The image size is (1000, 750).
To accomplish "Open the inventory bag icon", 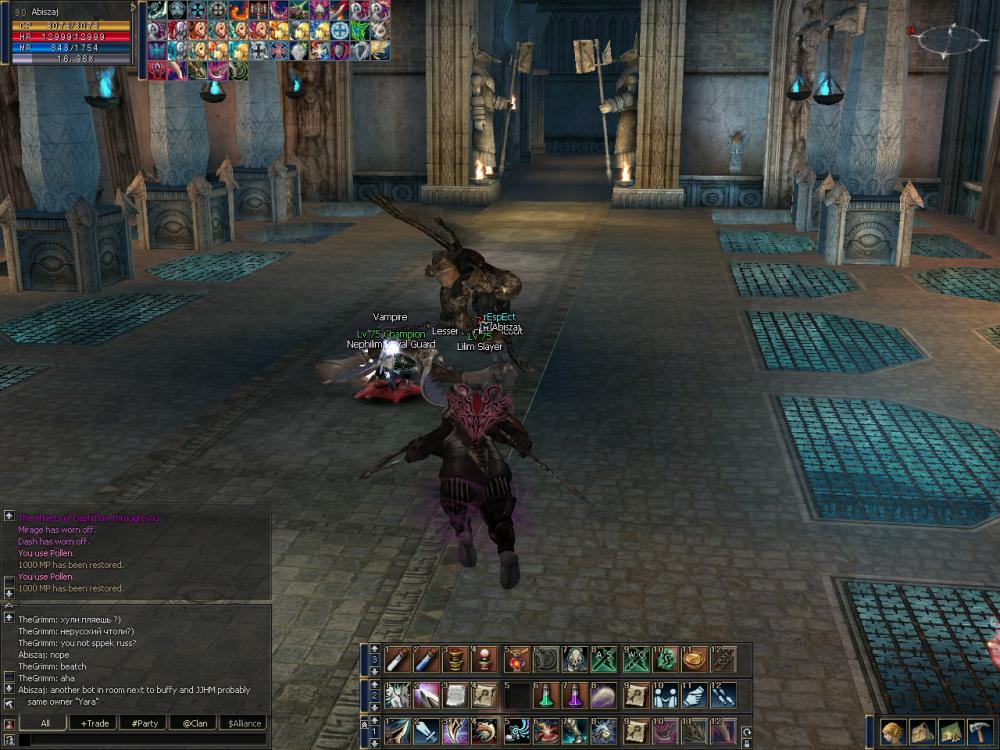I will (x=922, y=731).
